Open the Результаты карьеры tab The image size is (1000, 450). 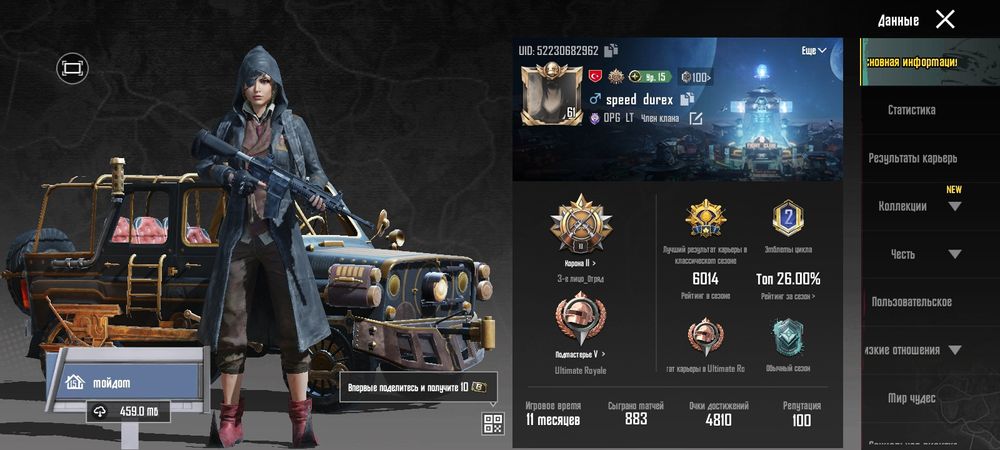pos(912,158)
